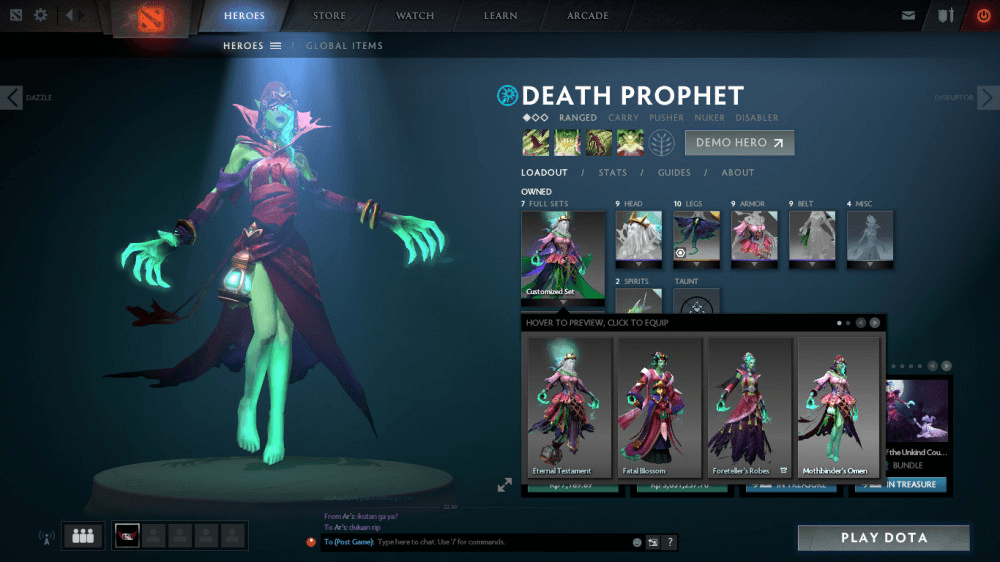Image resolution: width=1000 pixels, height=562 pixels.
Task: Switch to the Stats section
Action: click(612, 173)
